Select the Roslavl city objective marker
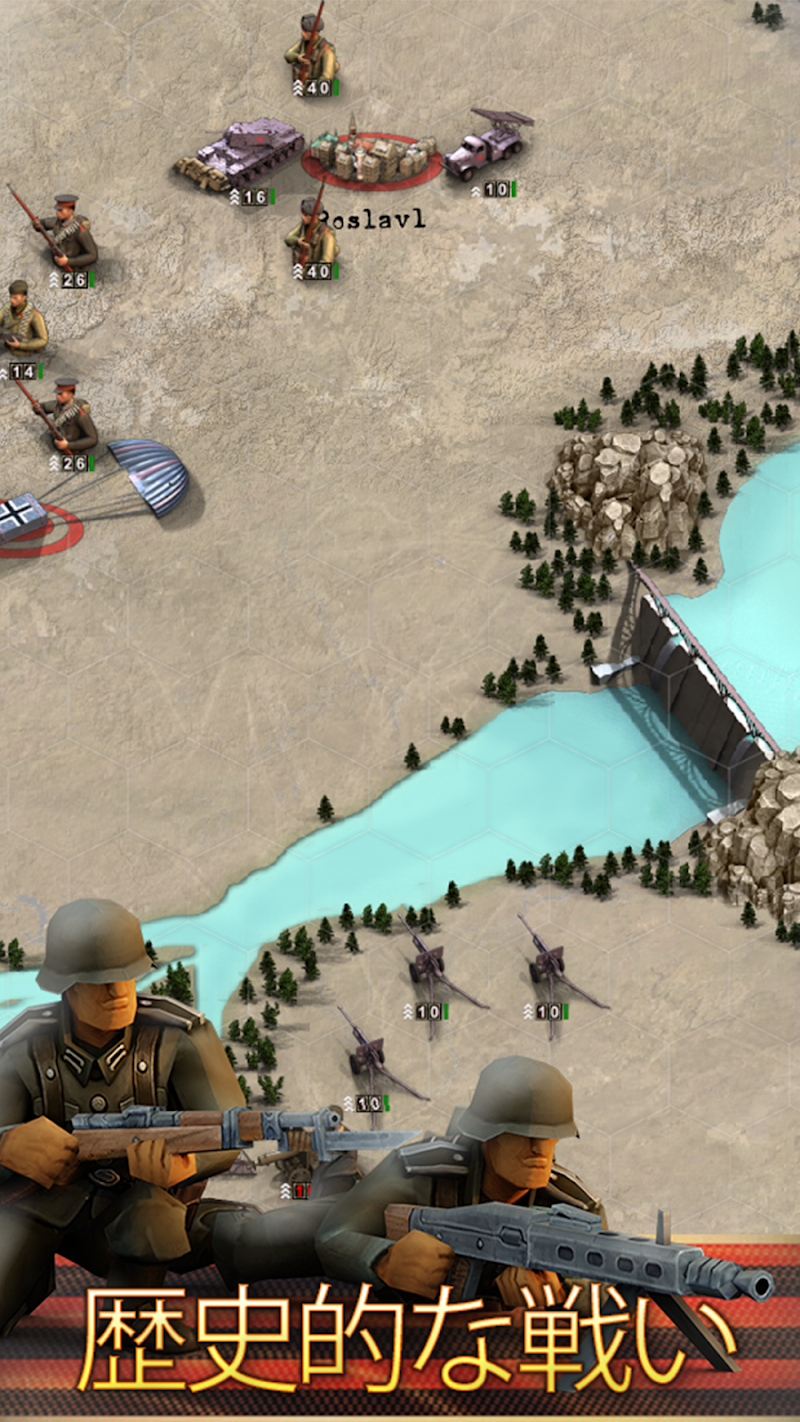This screenshot has width=800, height=1422. pyautogui.click(x=373, y=157)
